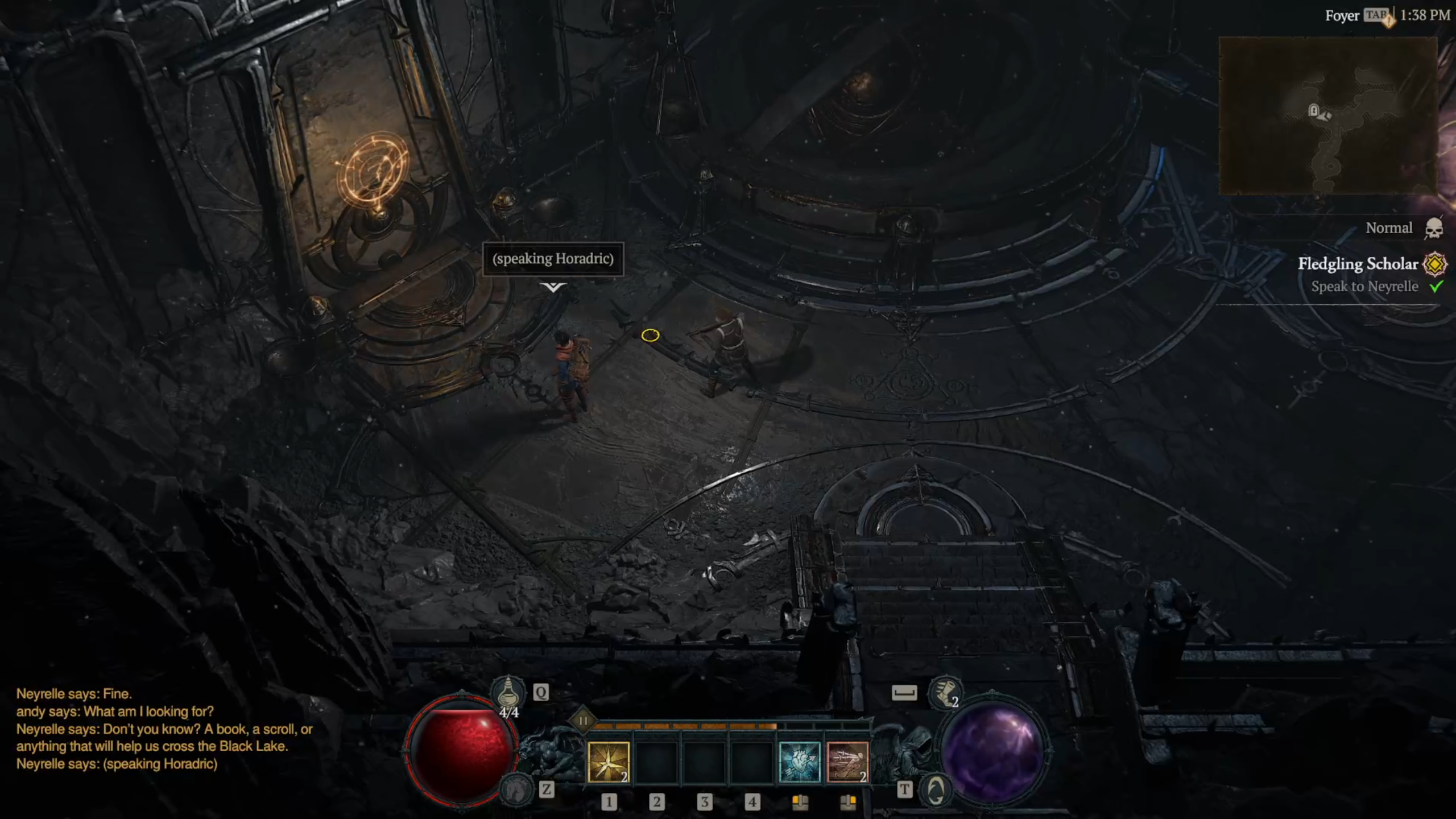Screen dimensions: 1456x819
Task: Activate the golden star skill
Action: [x=608, y=762]
